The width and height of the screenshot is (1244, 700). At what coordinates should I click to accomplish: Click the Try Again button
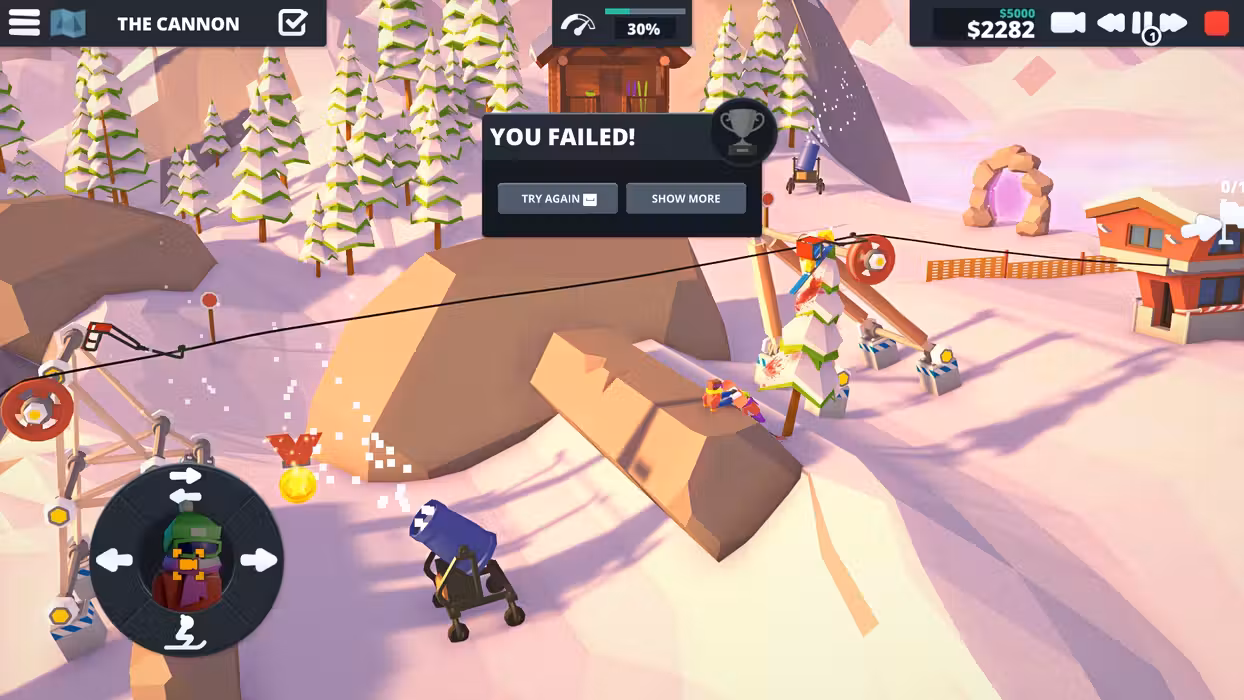coord(557,198)
